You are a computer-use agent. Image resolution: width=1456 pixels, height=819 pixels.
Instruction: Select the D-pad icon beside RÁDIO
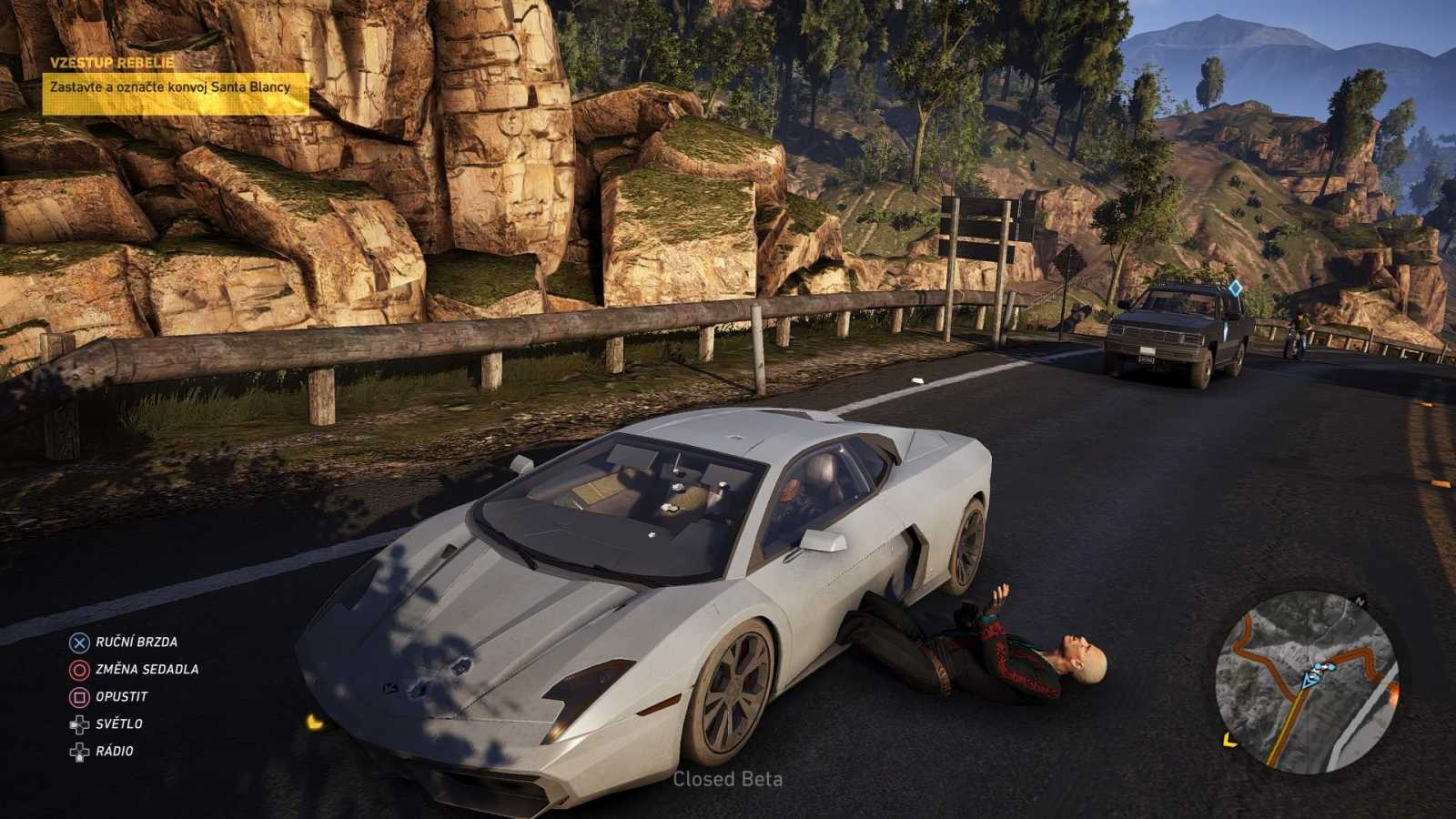click(77, 753)
